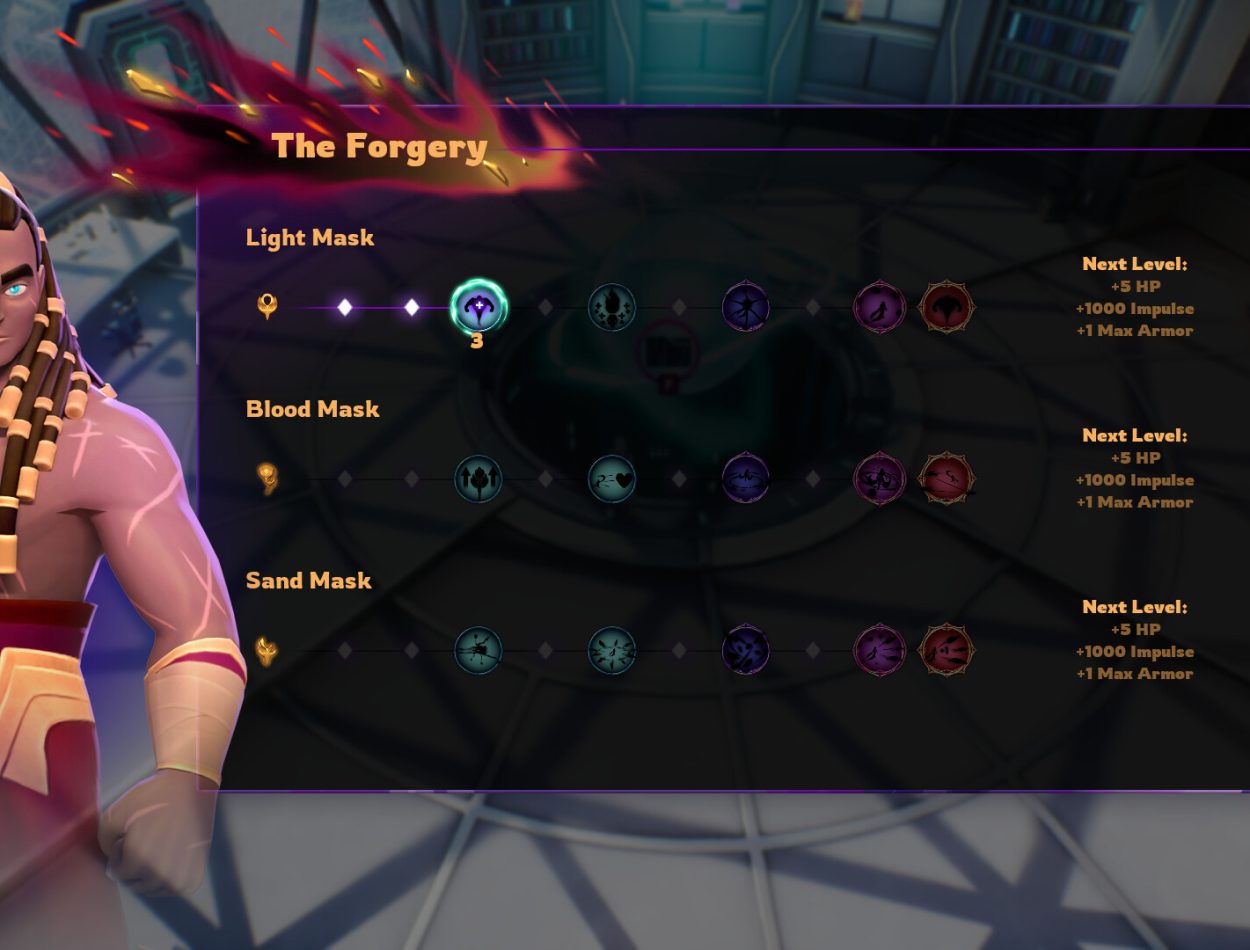The image size is (1250, 950).
Task: Pick the dark purple Sand Mask talent
Action: [746, 651]
